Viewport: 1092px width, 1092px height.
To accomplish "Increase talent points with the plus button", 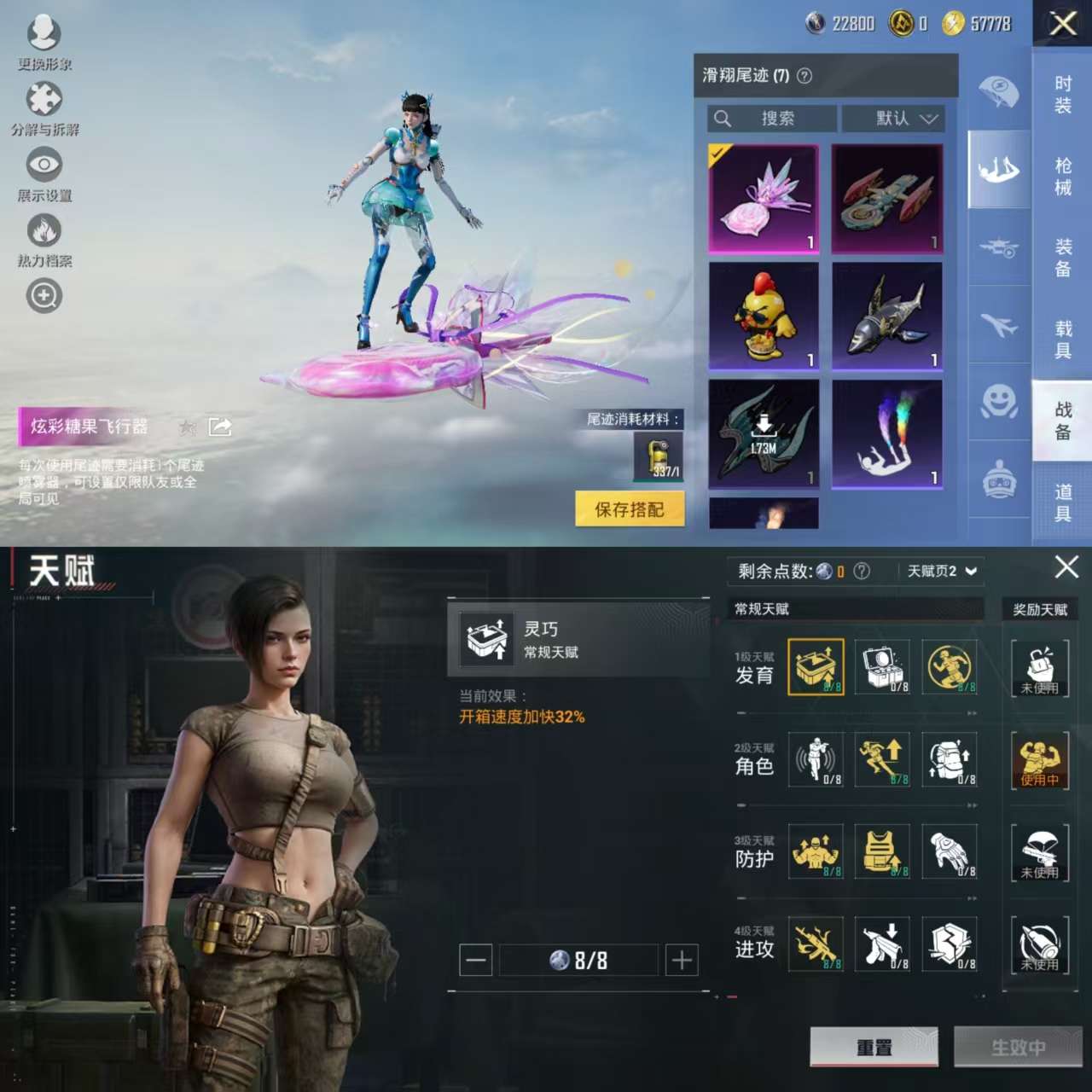I will 682,961.
